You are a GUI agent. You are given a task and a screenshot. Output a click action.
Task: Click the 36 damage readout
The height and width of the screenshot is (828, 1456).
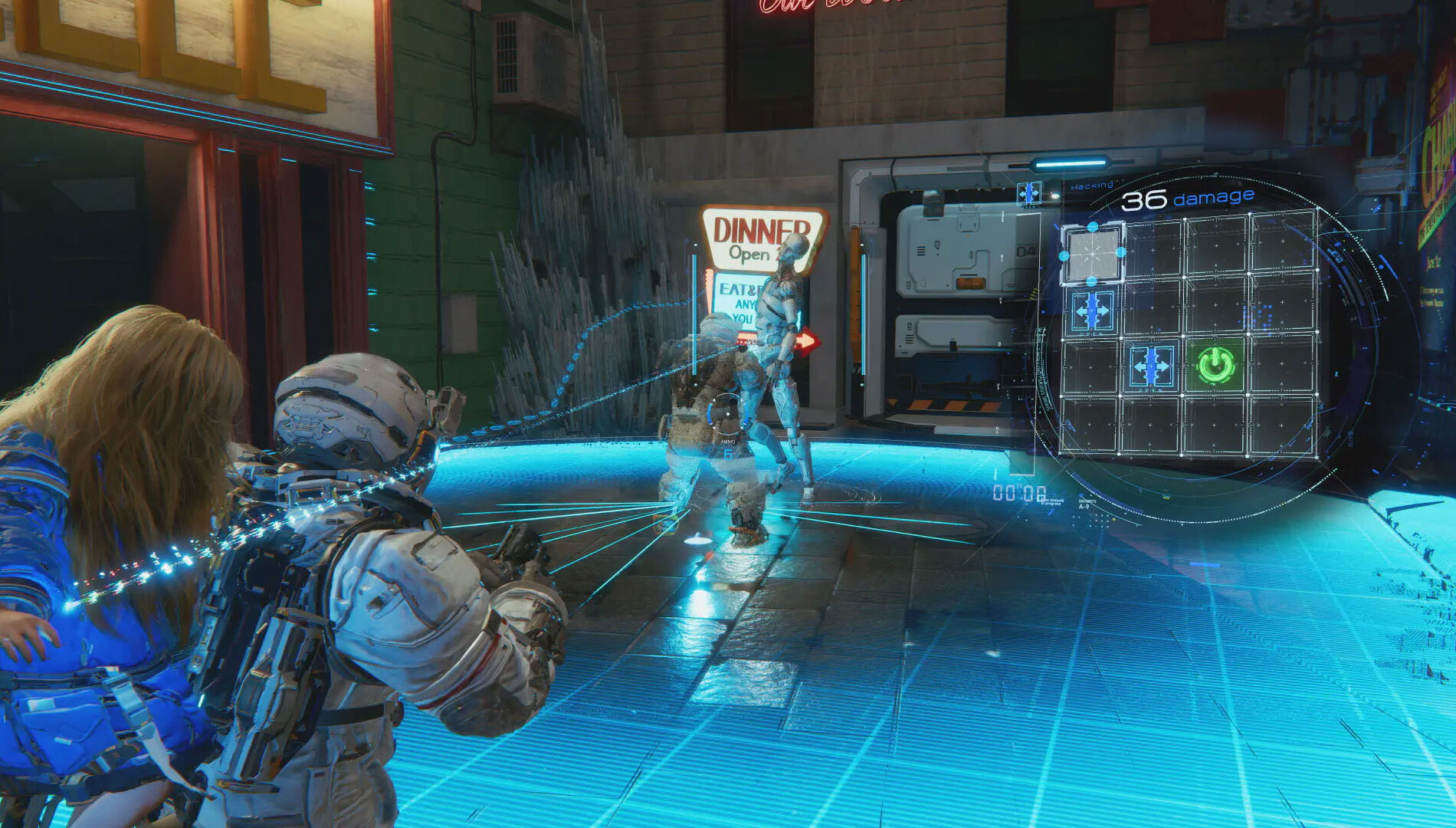1186,201
